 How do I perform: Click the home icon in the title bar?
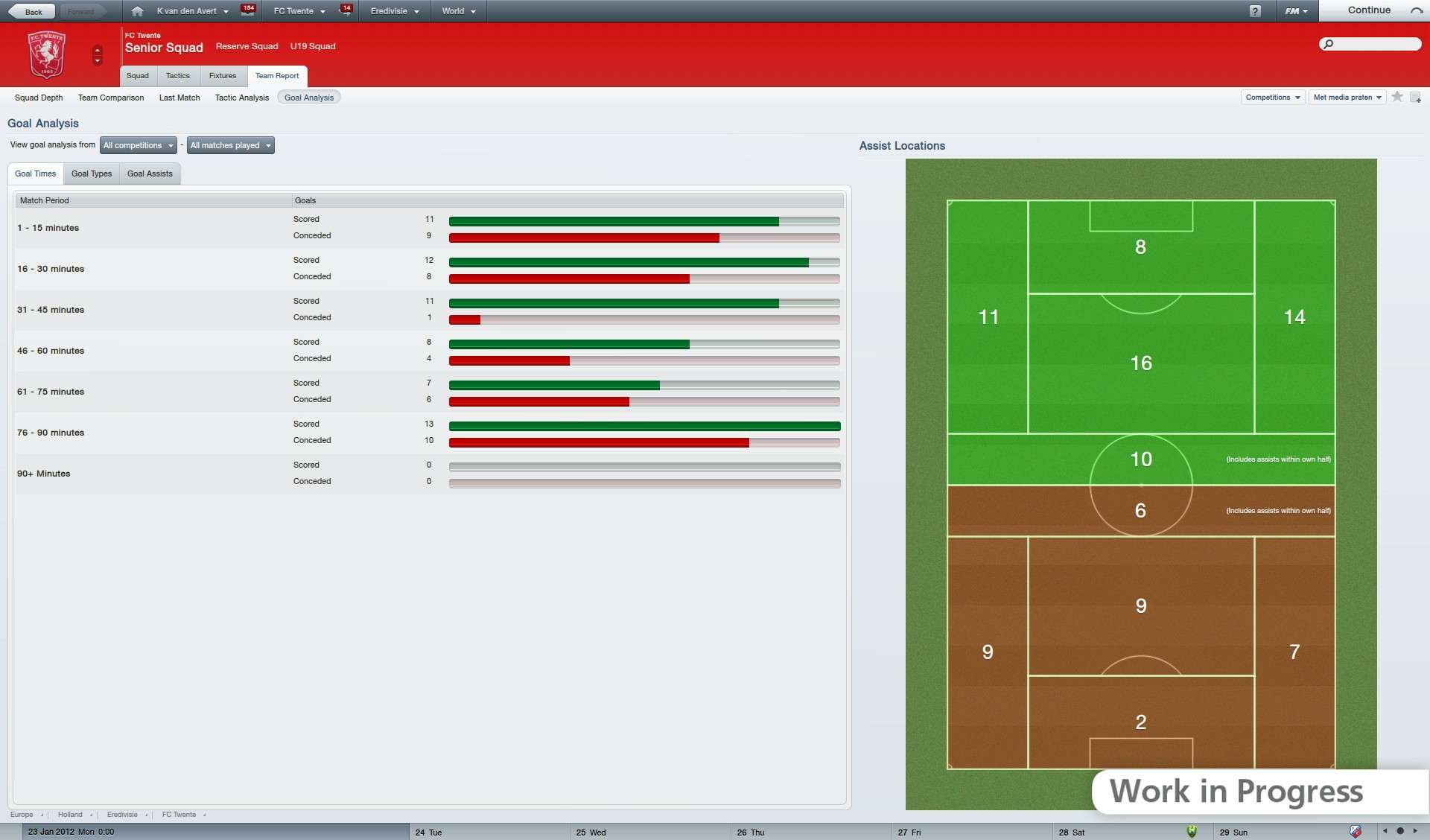point(137,10)
